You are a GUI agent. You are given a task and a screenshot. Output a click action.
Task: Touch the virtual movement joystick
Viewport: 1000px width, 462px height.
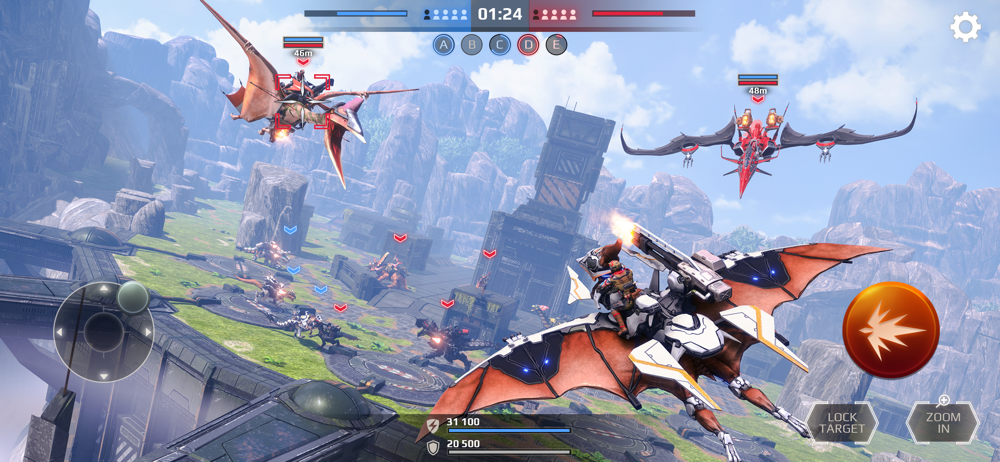pos(103,331)
